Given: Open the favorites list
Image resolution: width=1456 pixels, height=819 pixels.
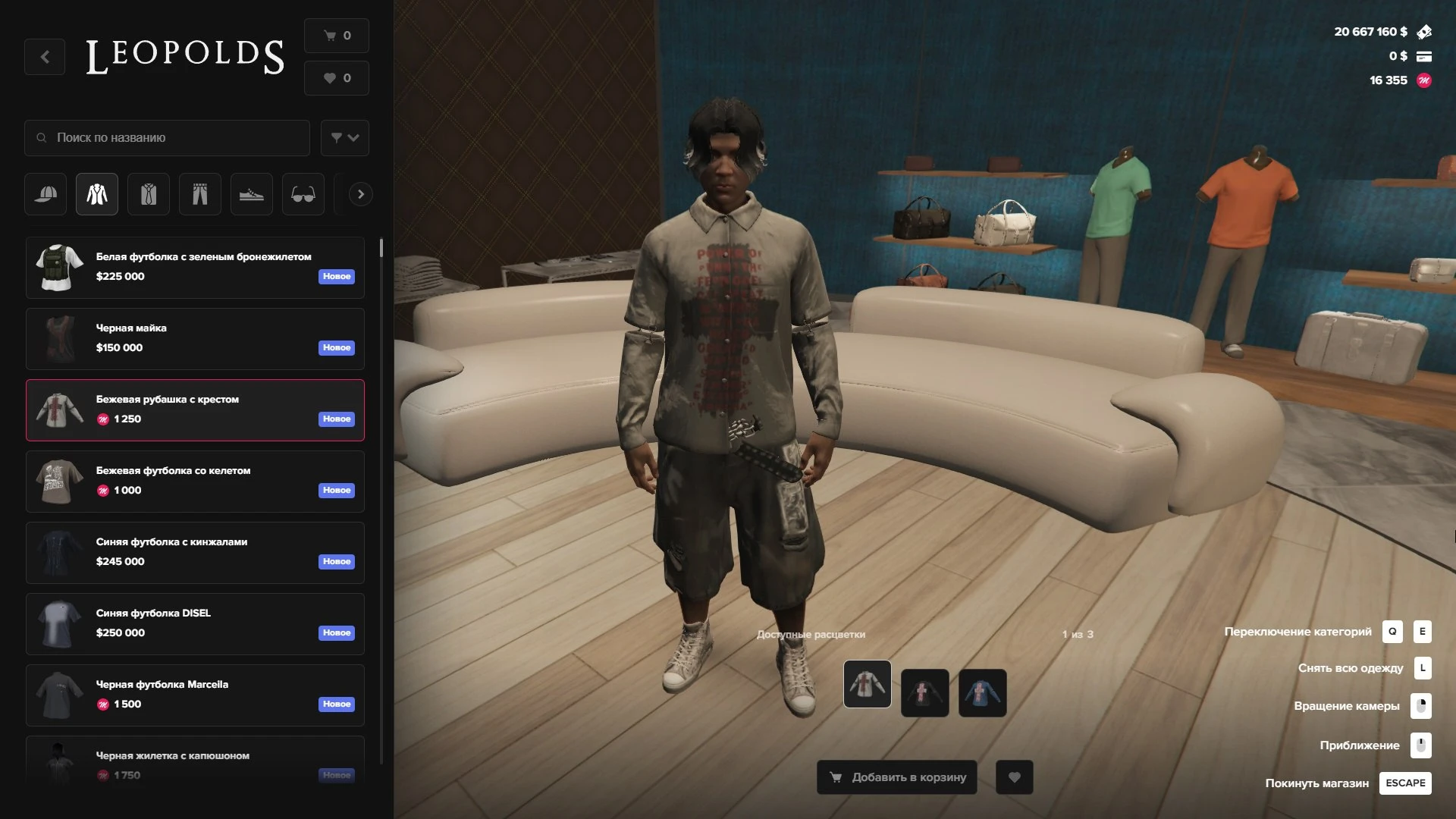Looking at the screenshot, I should [337, 78].
